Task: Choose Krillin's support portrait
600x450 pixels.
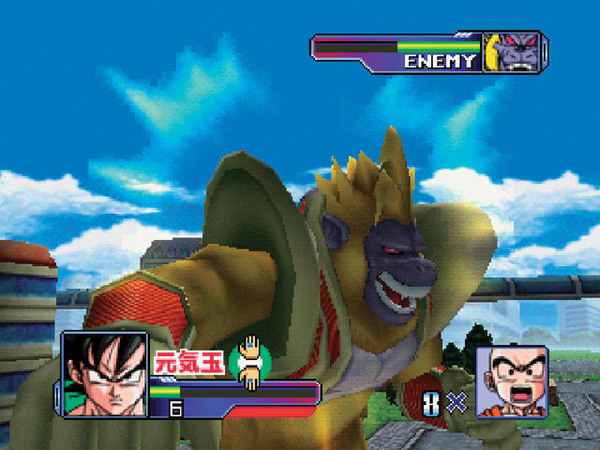Action: click(511, 382)
